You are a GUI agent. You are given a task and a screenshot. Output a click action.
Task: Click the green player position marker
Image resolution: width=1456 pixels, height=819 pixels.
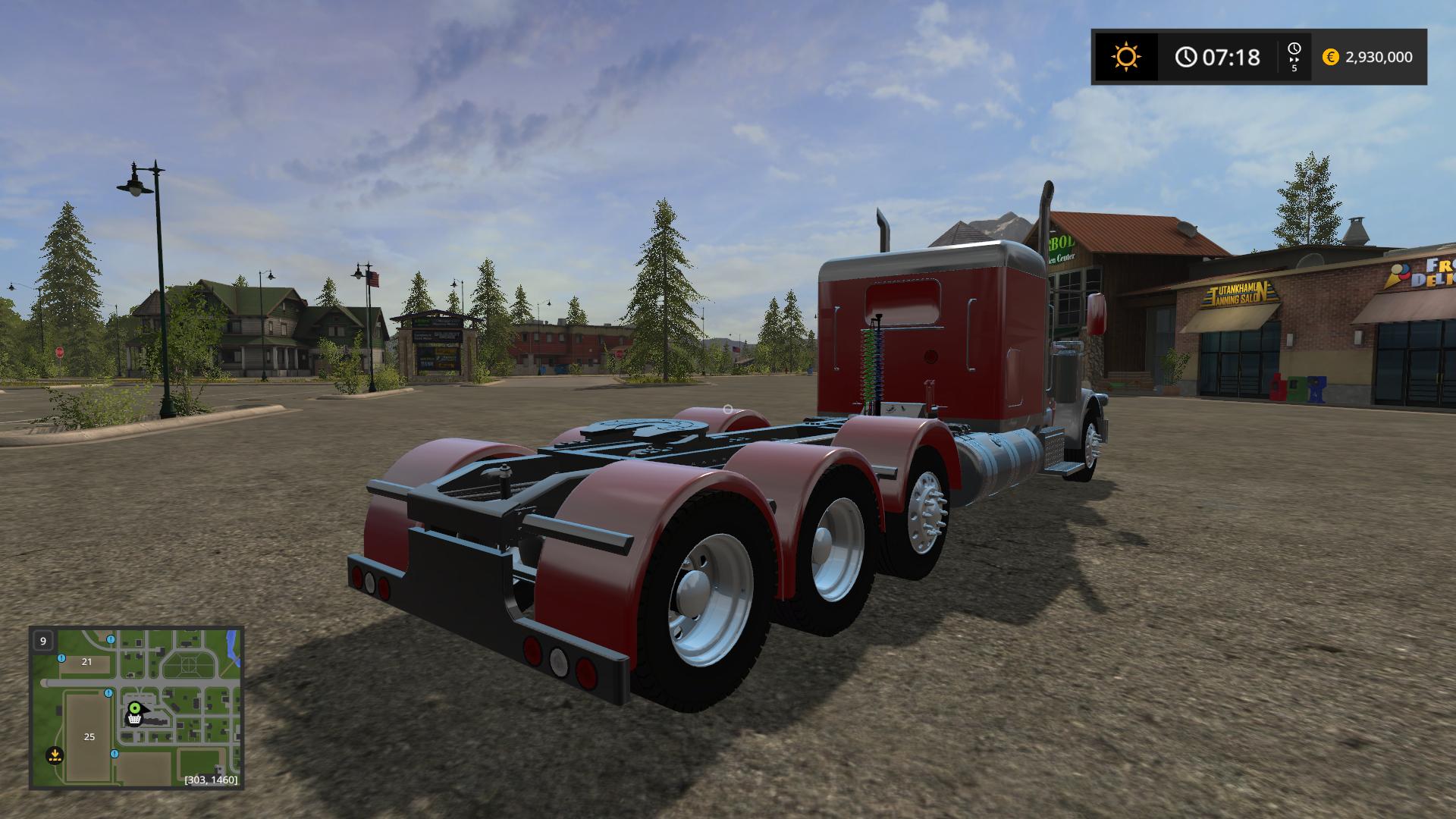135,708
